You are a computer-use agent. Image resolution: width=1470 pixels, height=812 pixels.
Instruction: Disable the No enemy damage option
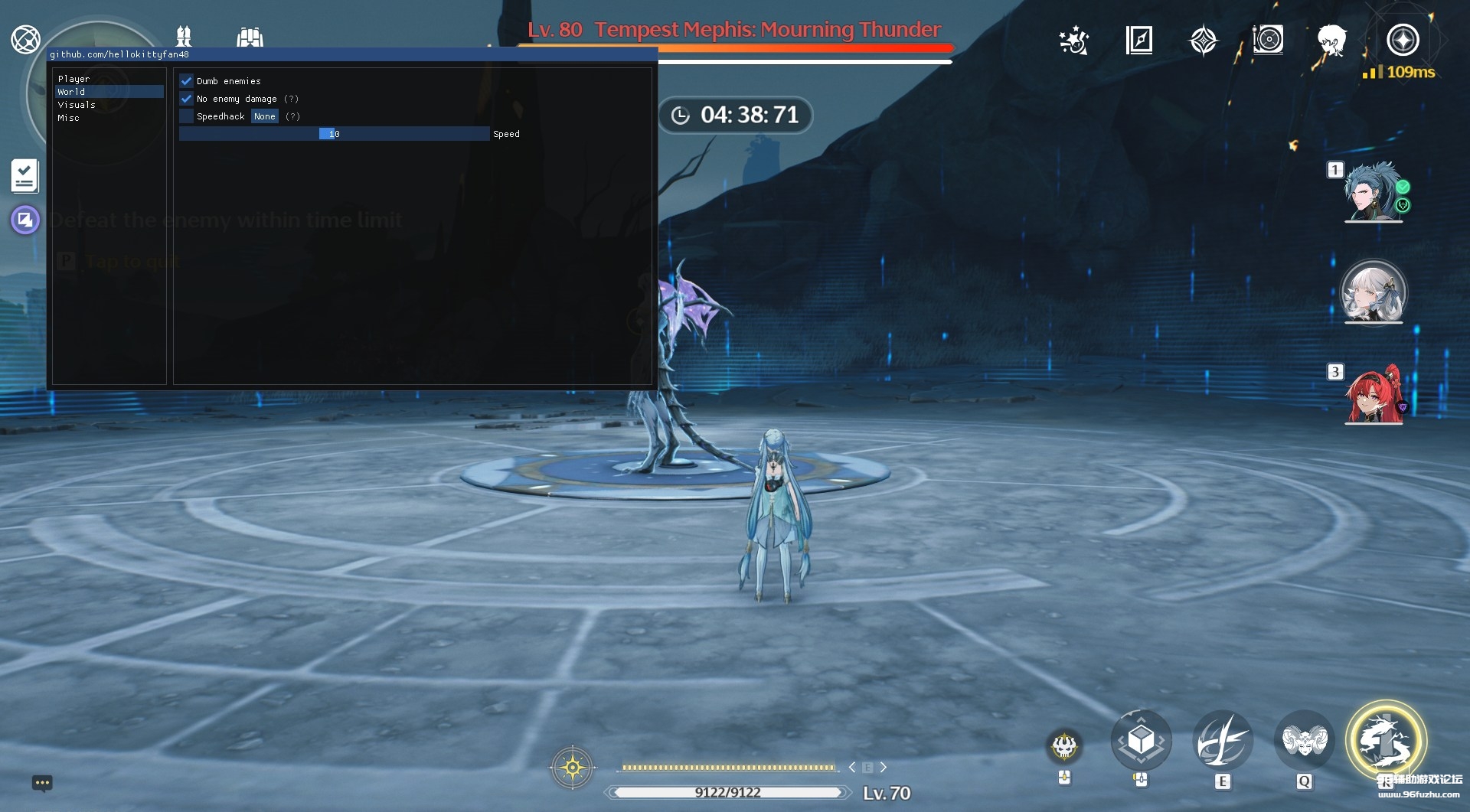[187, 98]
